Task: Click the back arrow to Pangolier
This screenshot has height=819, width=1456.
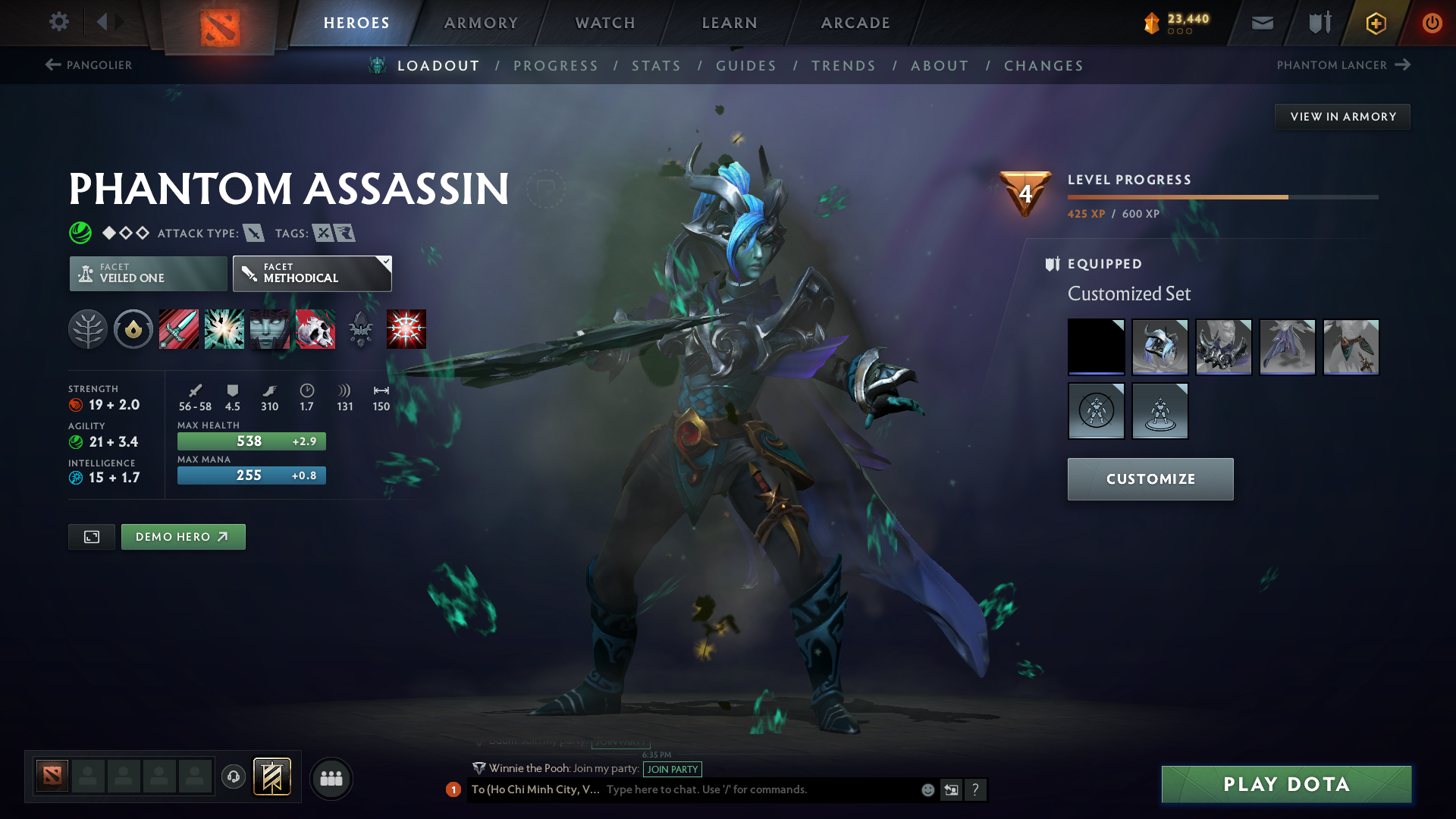Action: pos(52,65)
